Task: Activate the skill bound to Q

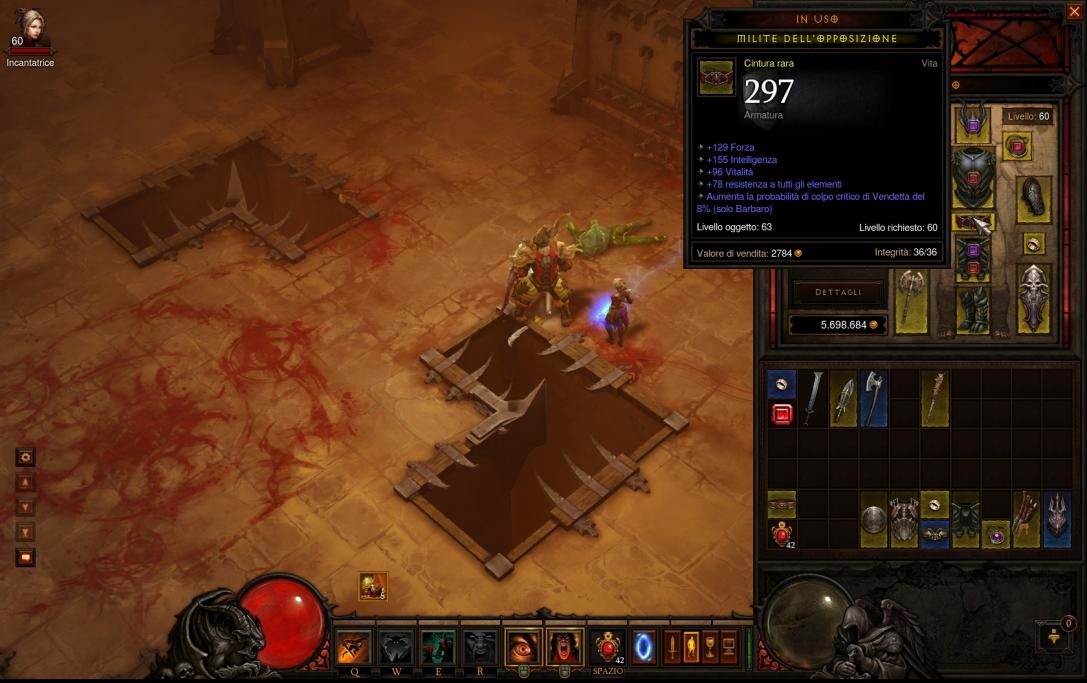Action: tap(354, 647)
